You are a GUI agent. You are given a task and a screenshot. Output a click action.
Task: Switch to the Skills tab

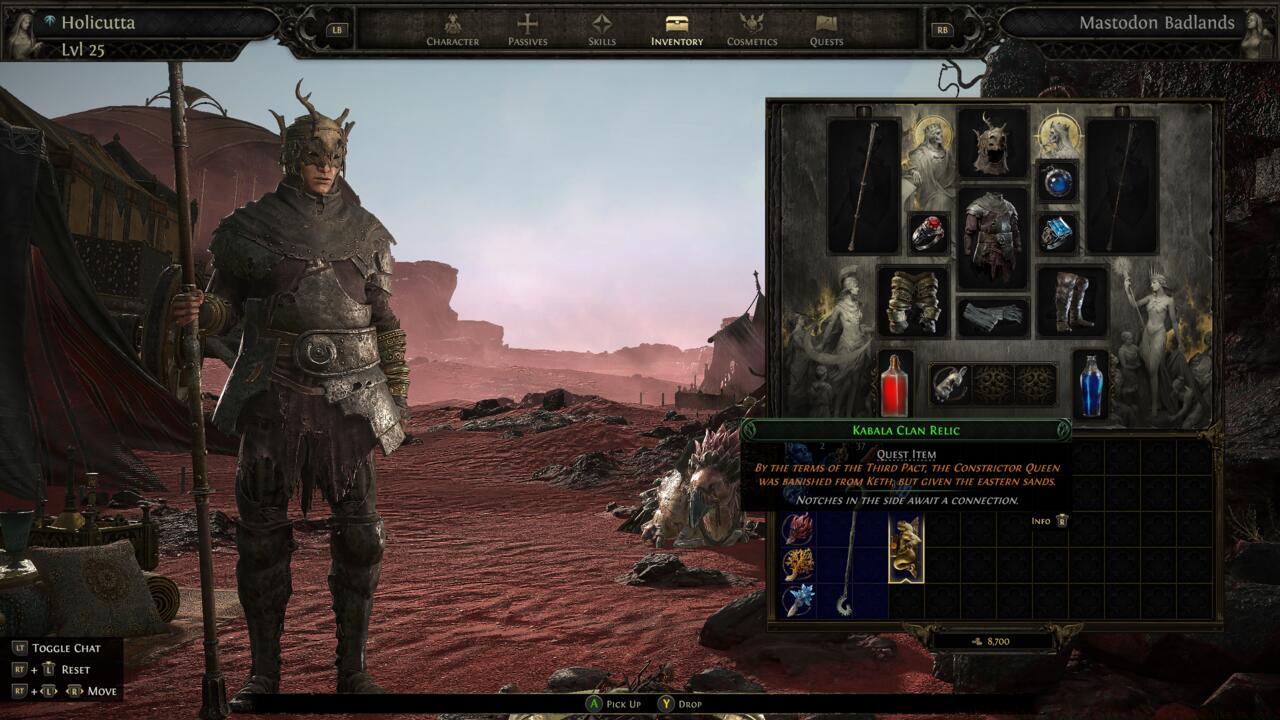tap(600, 35)
